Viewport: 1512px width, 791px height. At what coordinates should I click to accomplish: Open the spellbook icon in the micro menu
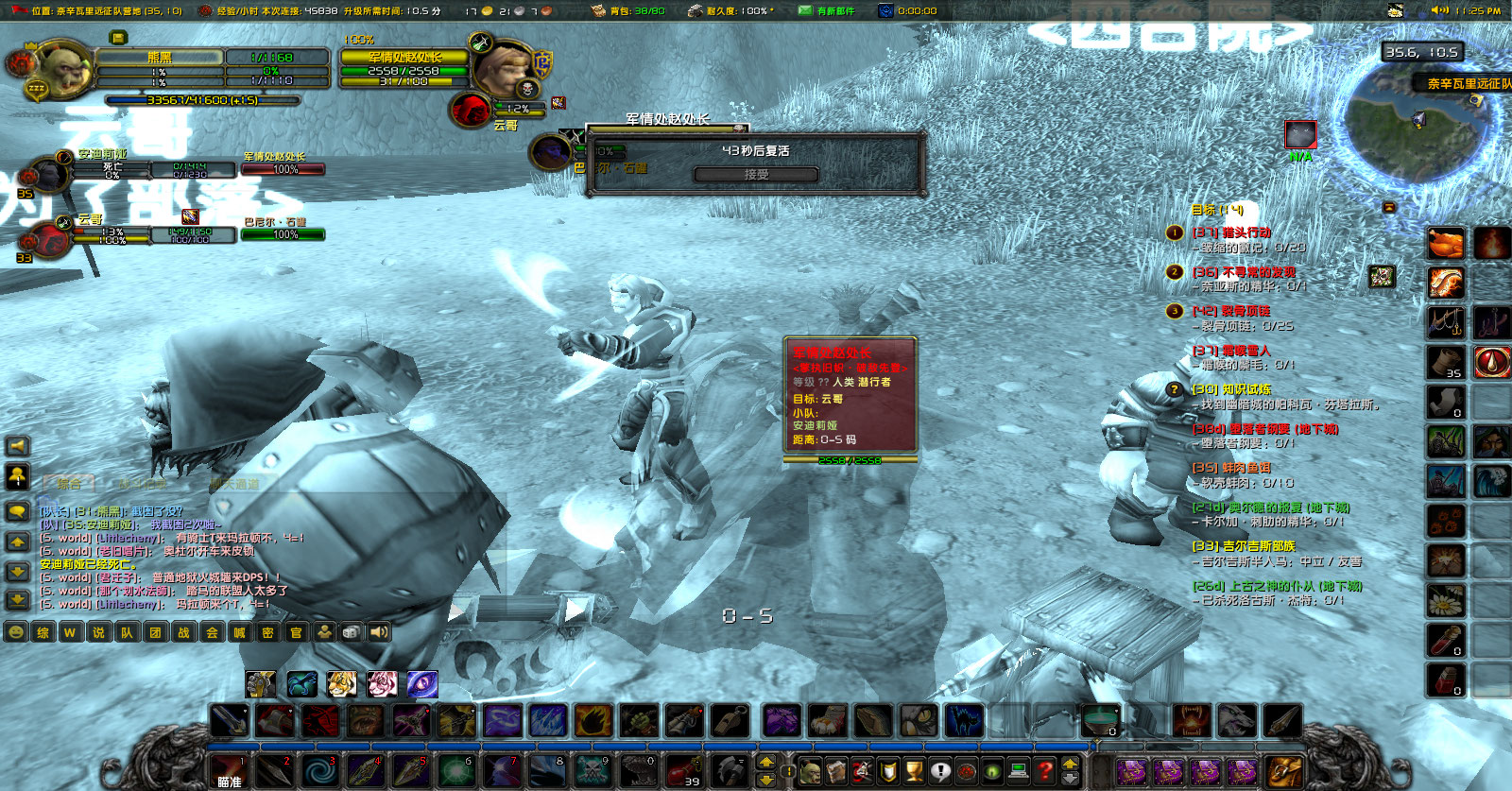(837, 770)
